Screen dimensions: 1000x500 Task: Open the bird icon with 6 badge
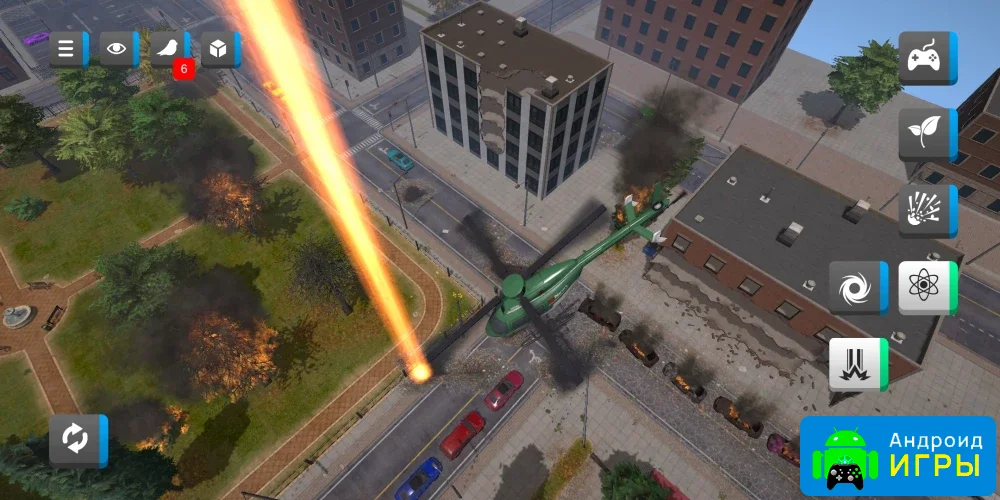[x=168, y=49]
